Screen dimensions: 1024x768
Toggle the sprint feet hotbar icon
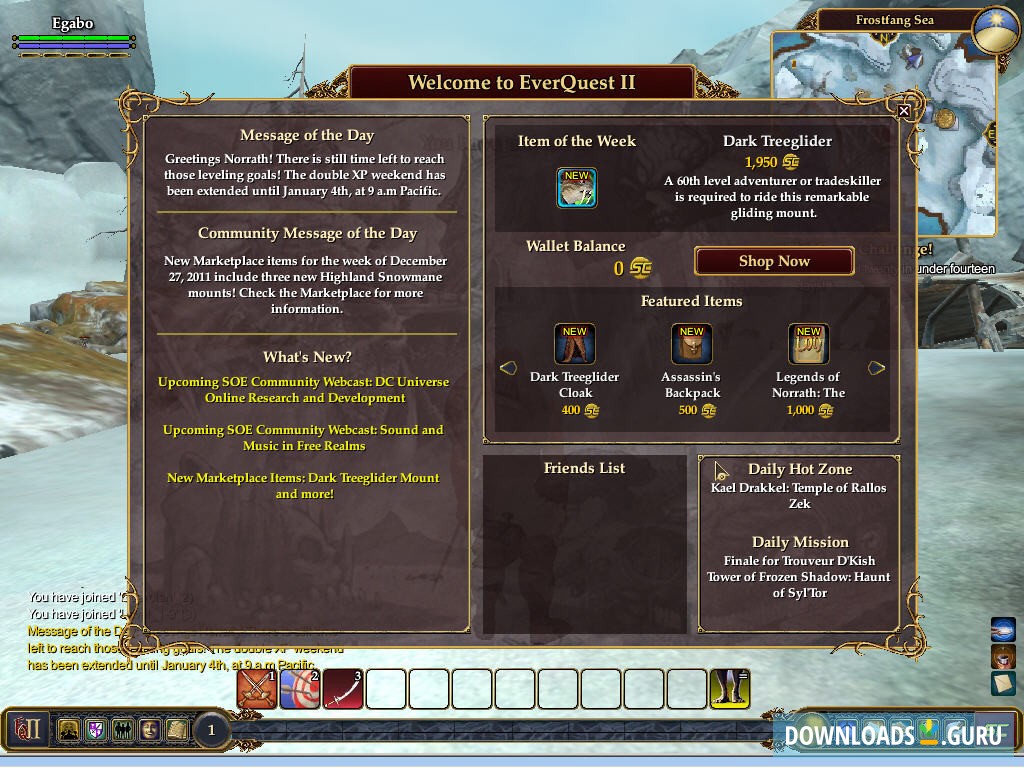click(730, 689)
